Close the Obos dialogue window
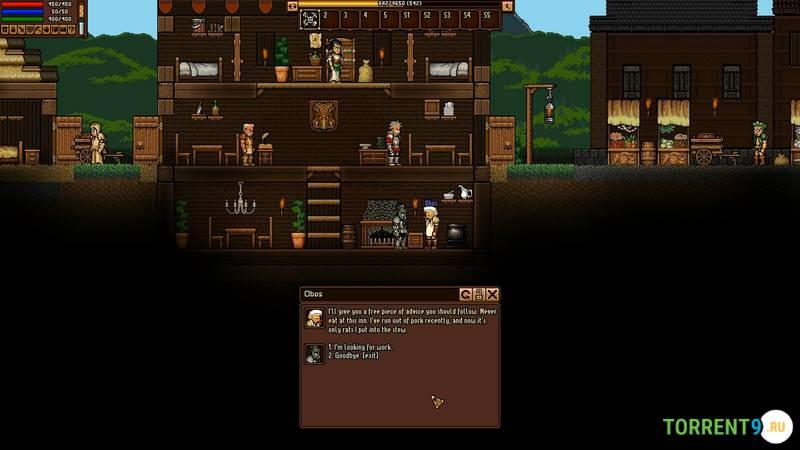The width and height of the screenshot is (800, 450). (x=492, y=294)
